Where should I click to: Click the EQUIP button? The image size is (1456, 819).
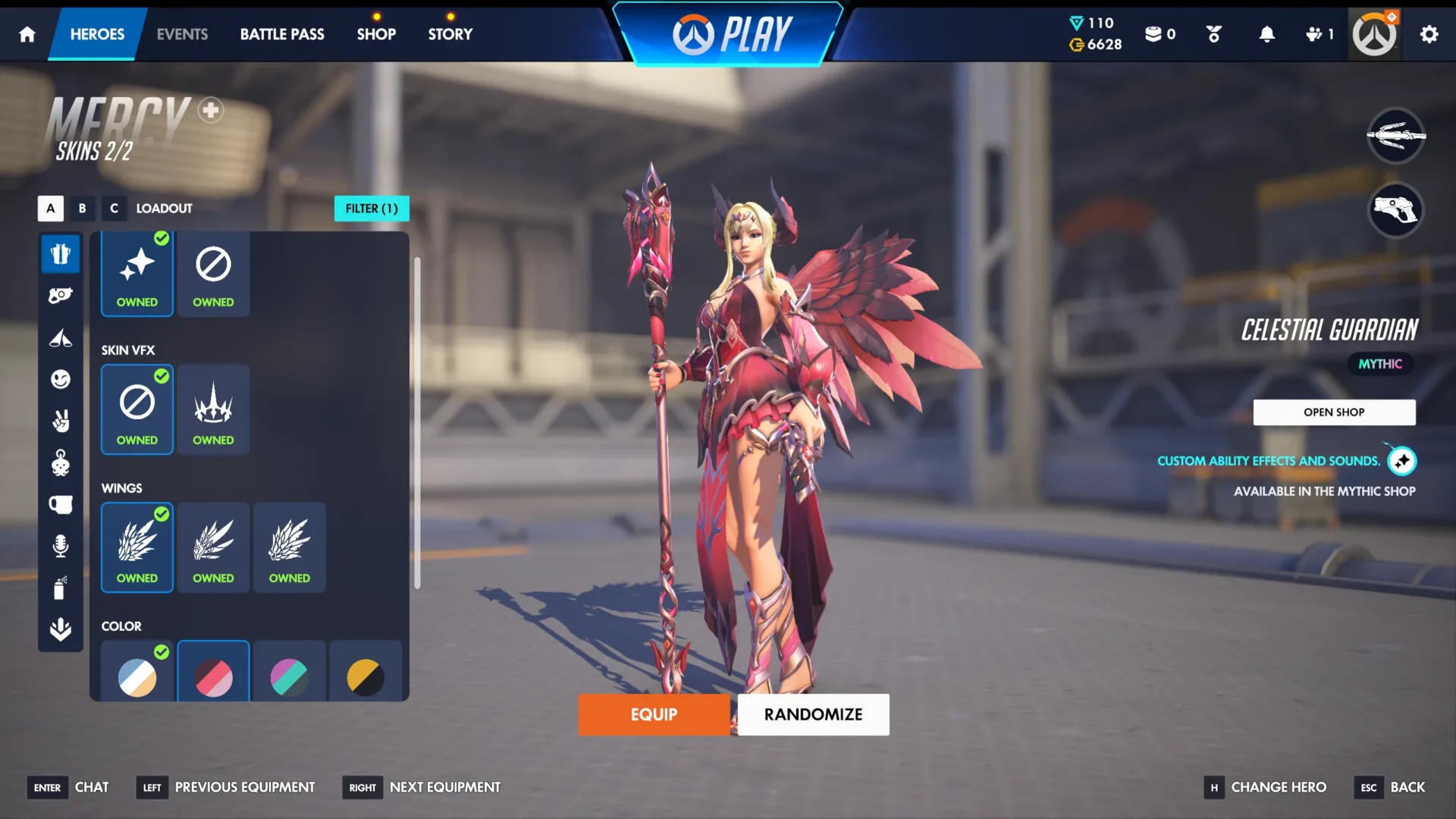[x=654, y=714]
